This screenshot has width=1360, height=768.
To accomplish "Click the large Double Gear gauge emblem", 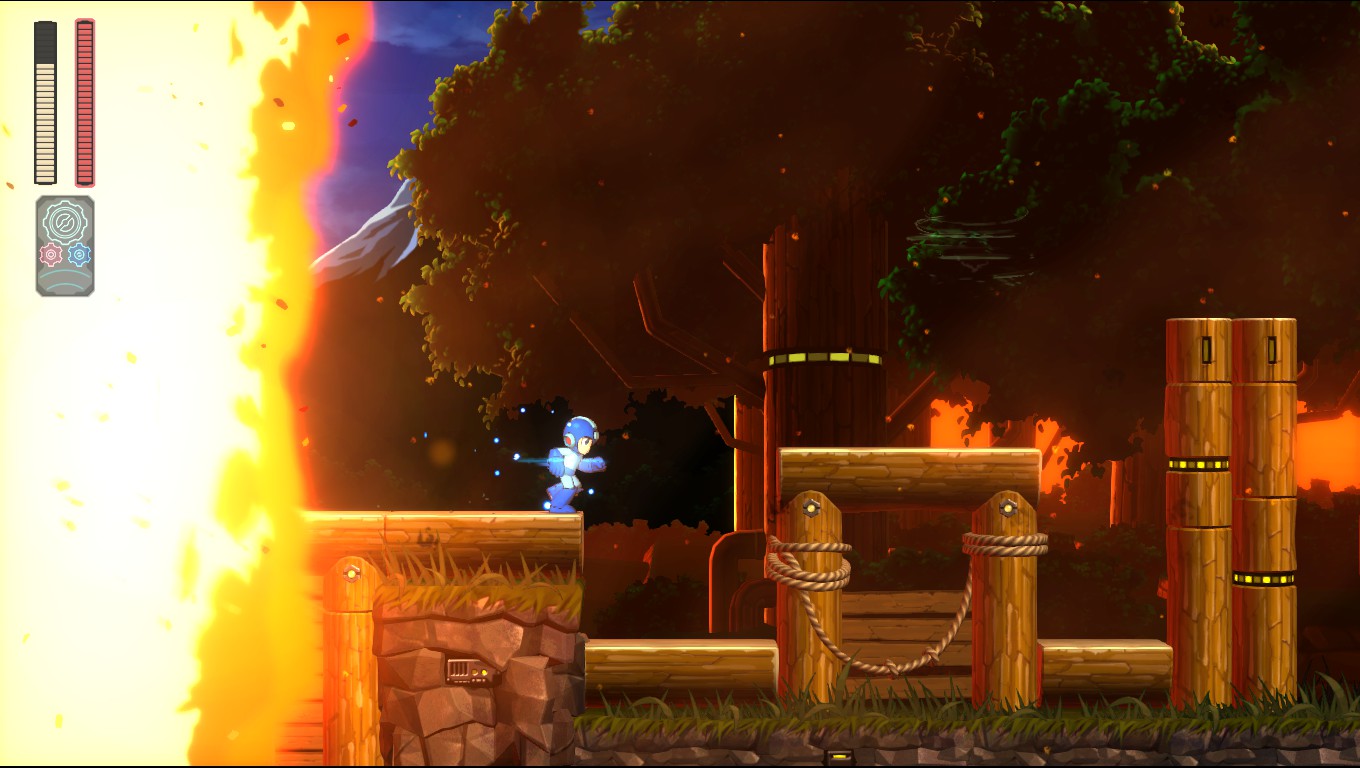I will tap(65, 221).
